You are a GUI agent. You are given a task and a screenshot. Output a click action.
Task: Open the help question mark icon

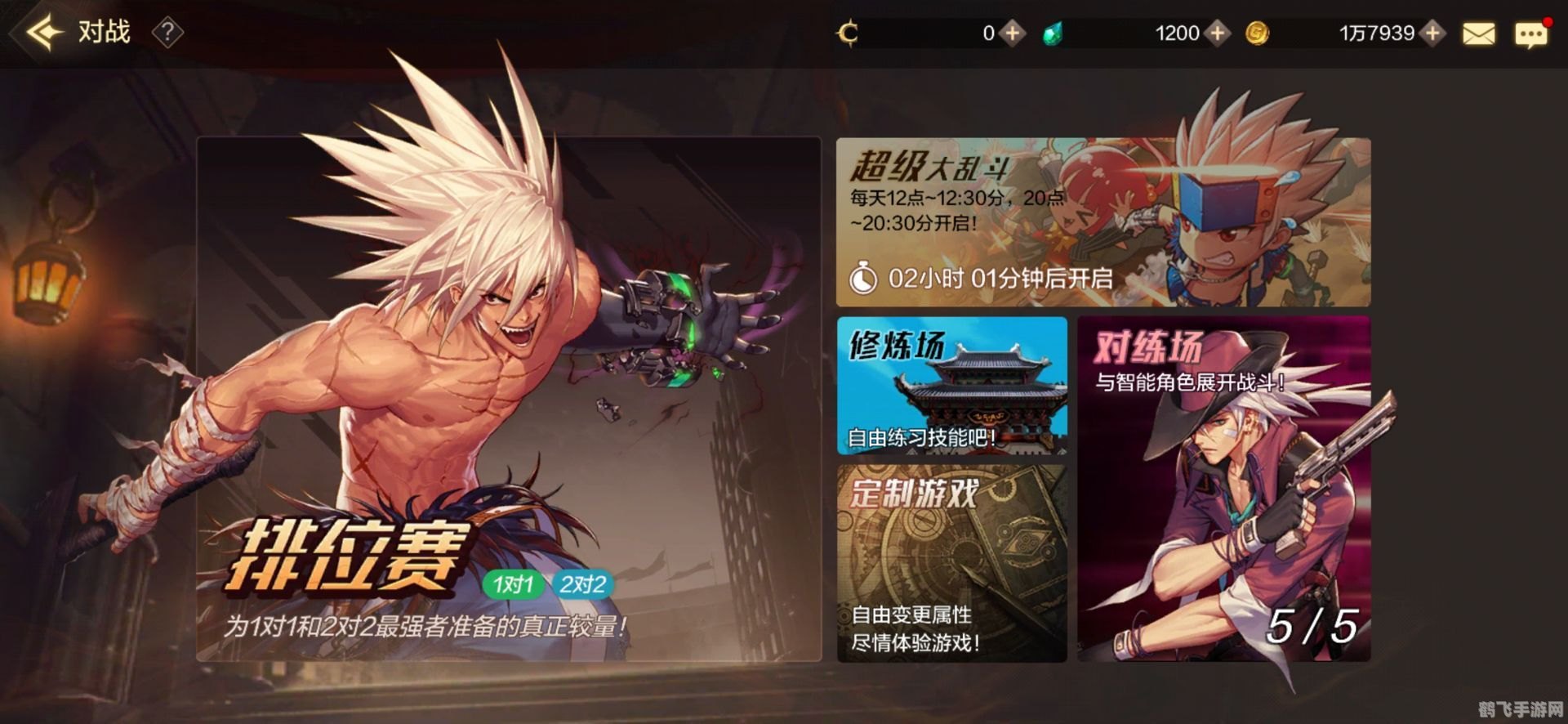tap(169, 33)
